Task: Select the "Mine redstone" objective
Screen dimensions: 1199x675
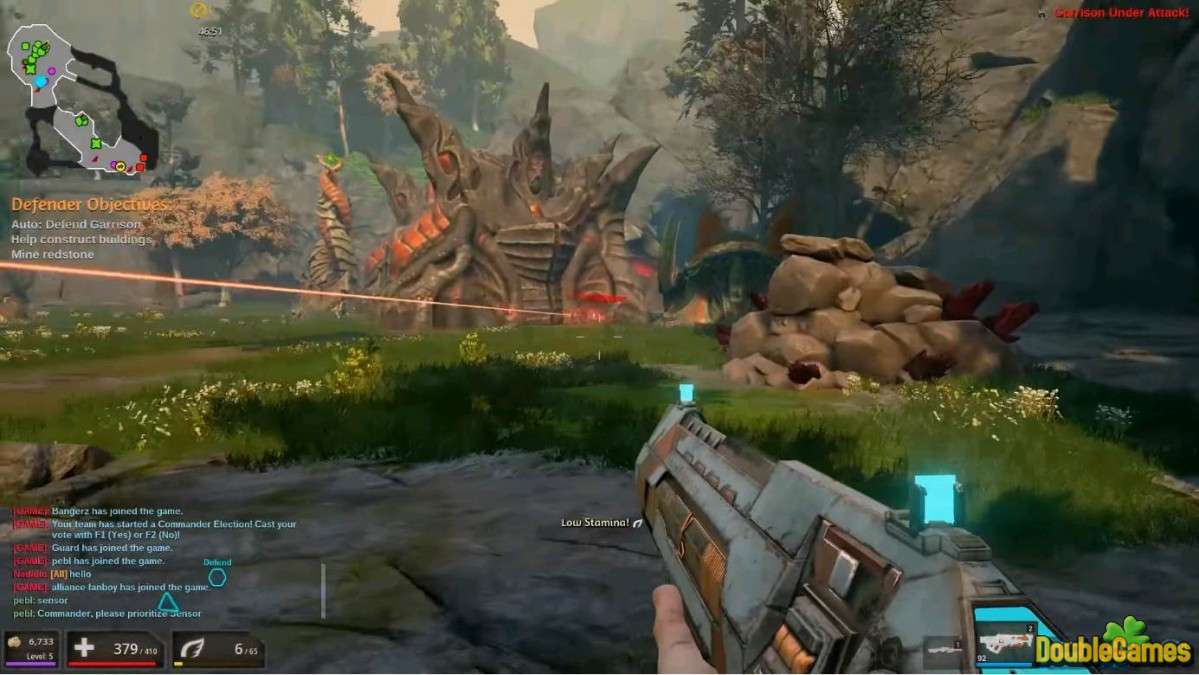Action: click(52, 255)
